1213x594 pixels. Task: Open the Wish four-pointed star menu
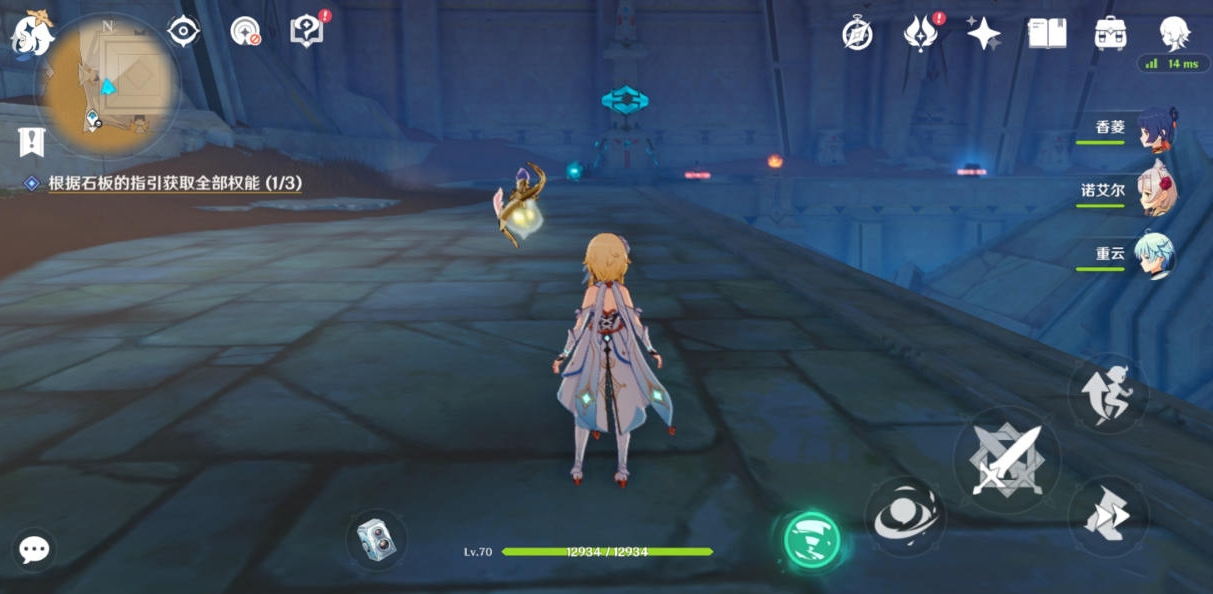(x=983, y=34)
